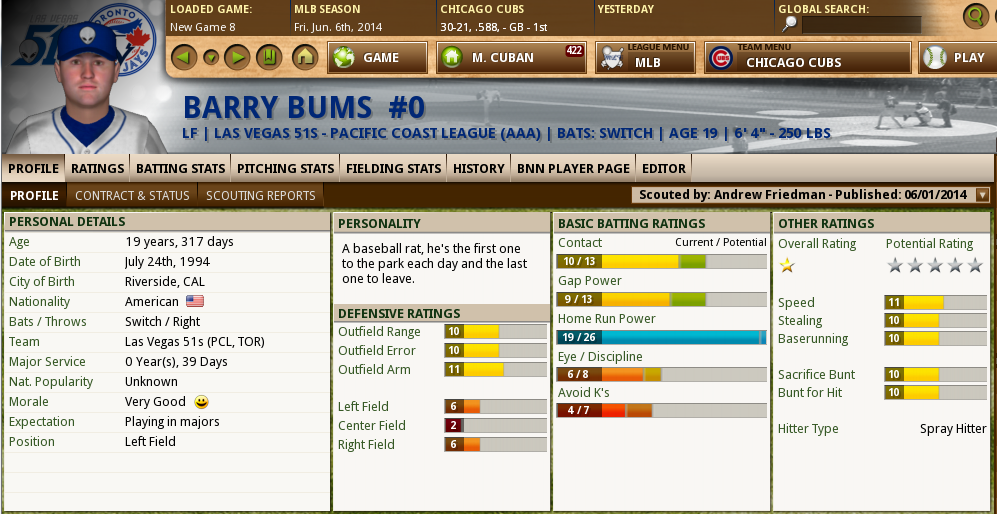Screen dimensions: 997x514
Task: Click the magnifying glass icon in top corner
Action: (x=975, y=15)
